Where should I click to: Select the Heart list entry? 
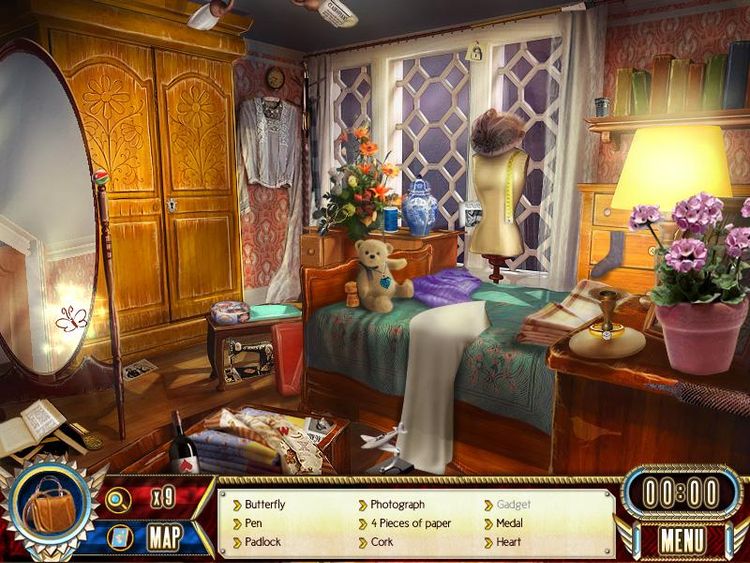[508, 542]
